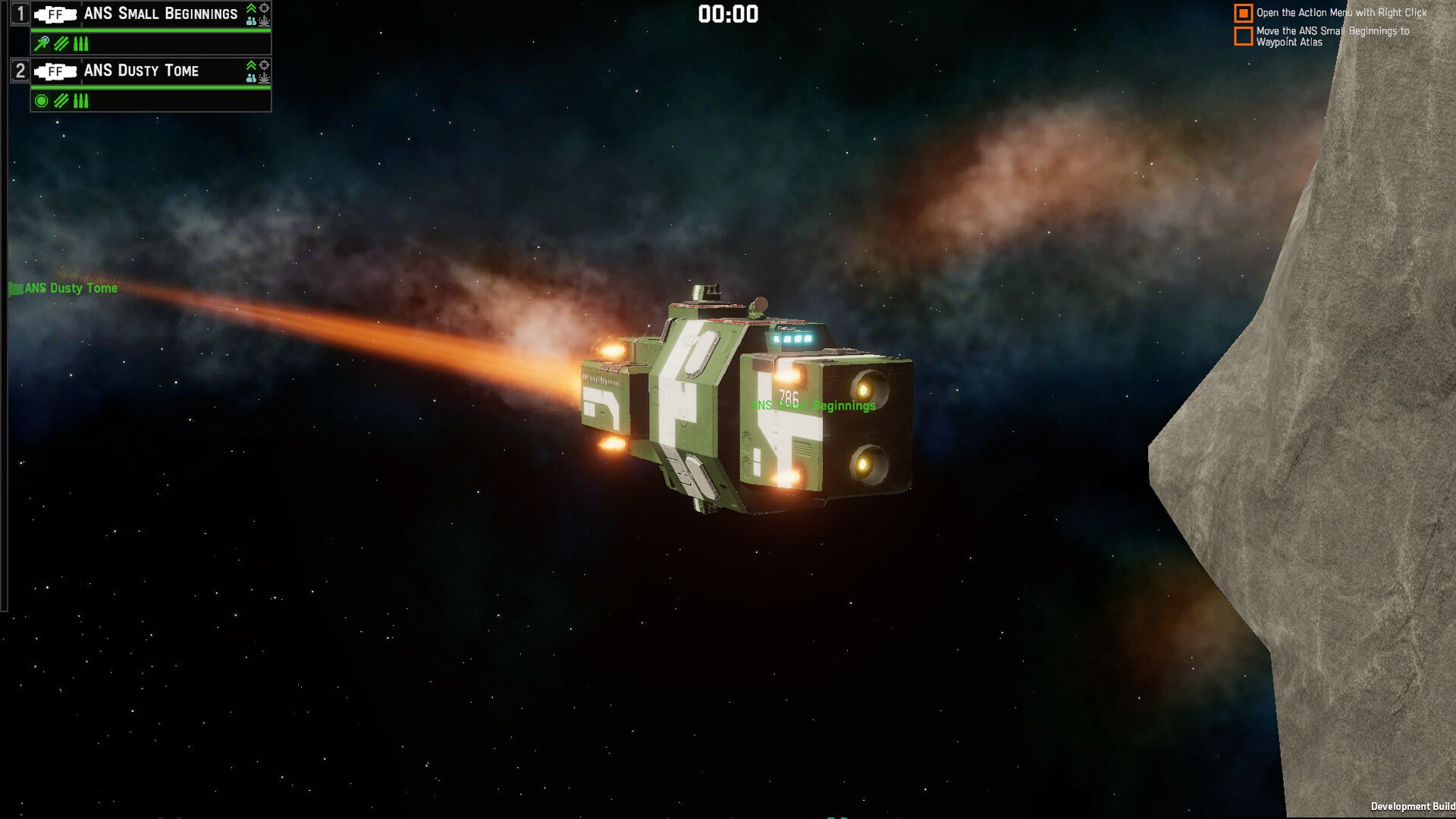Select fleet slot 2 in the roster

tap(20, 71)
